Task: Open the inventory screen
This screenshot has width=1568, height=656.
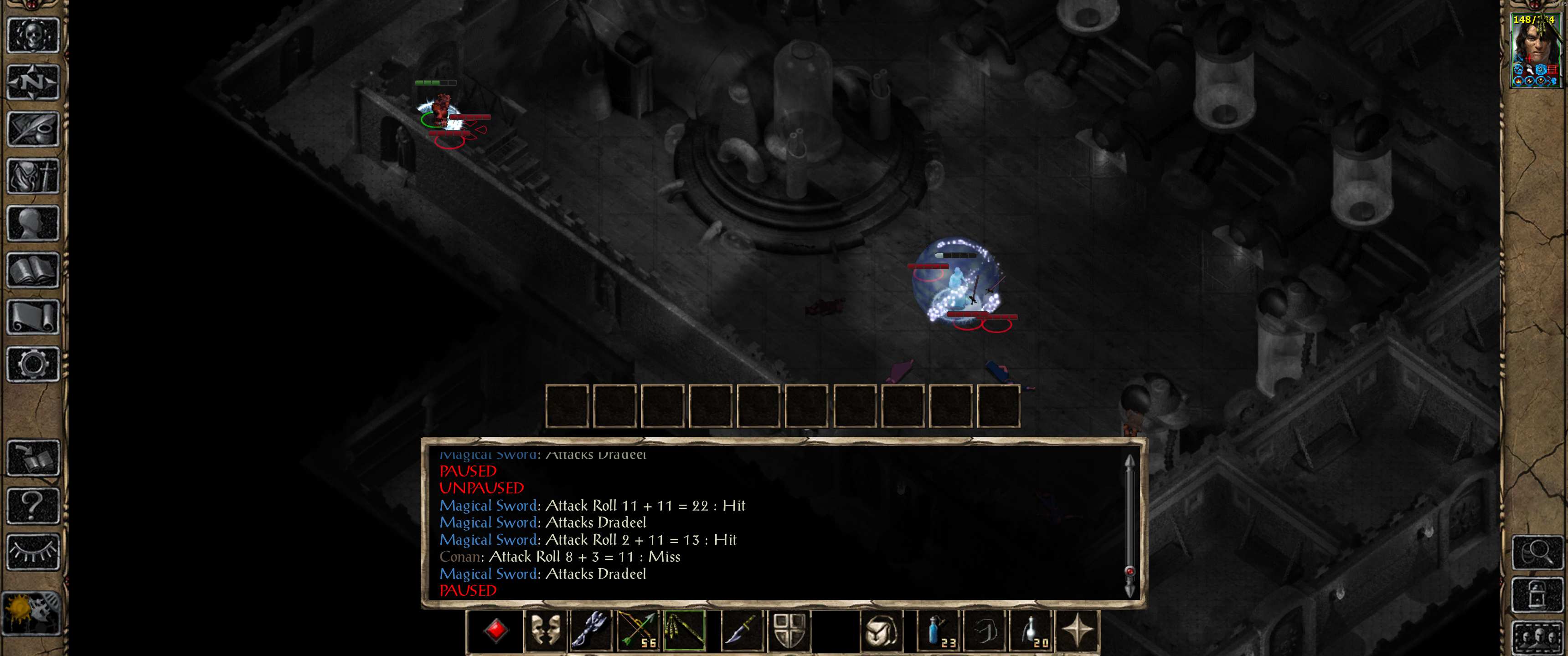Action: click(x=33, y=176)
